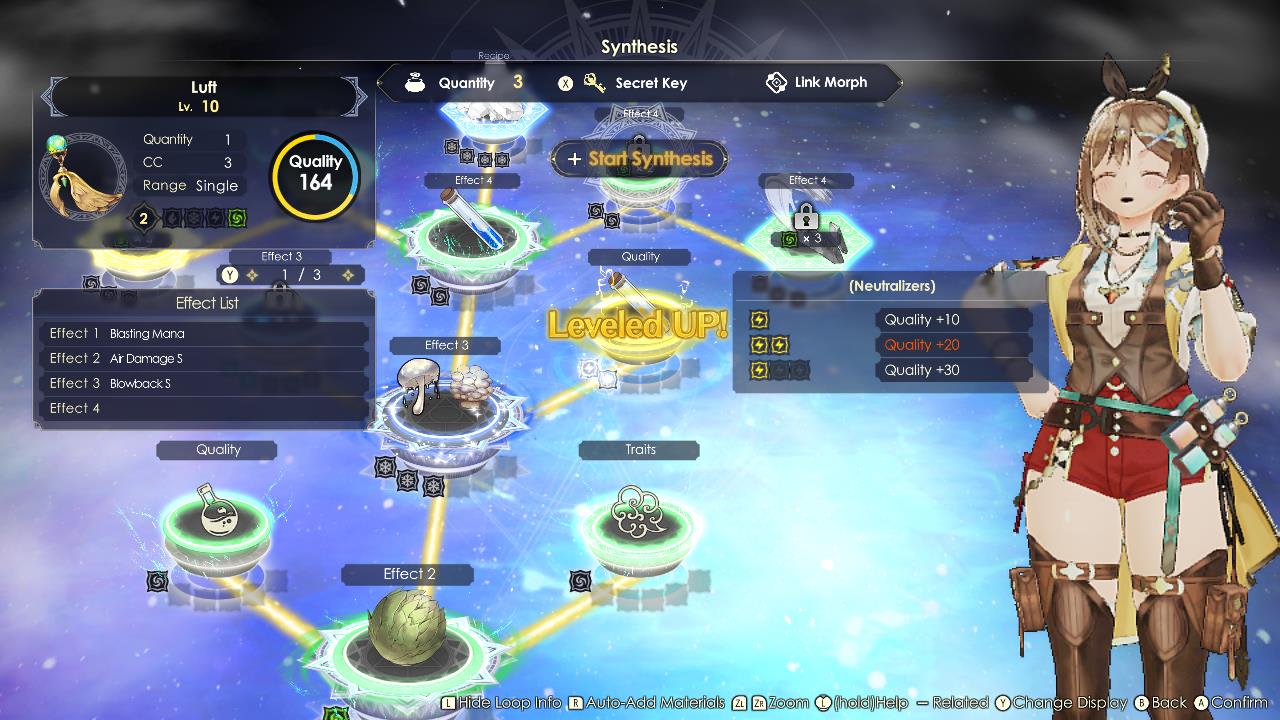Select the dark flask Quality node
Image resolution: width=1280 pixels, height=720 pixels.
pyautogui.click(x=216, y=520)
